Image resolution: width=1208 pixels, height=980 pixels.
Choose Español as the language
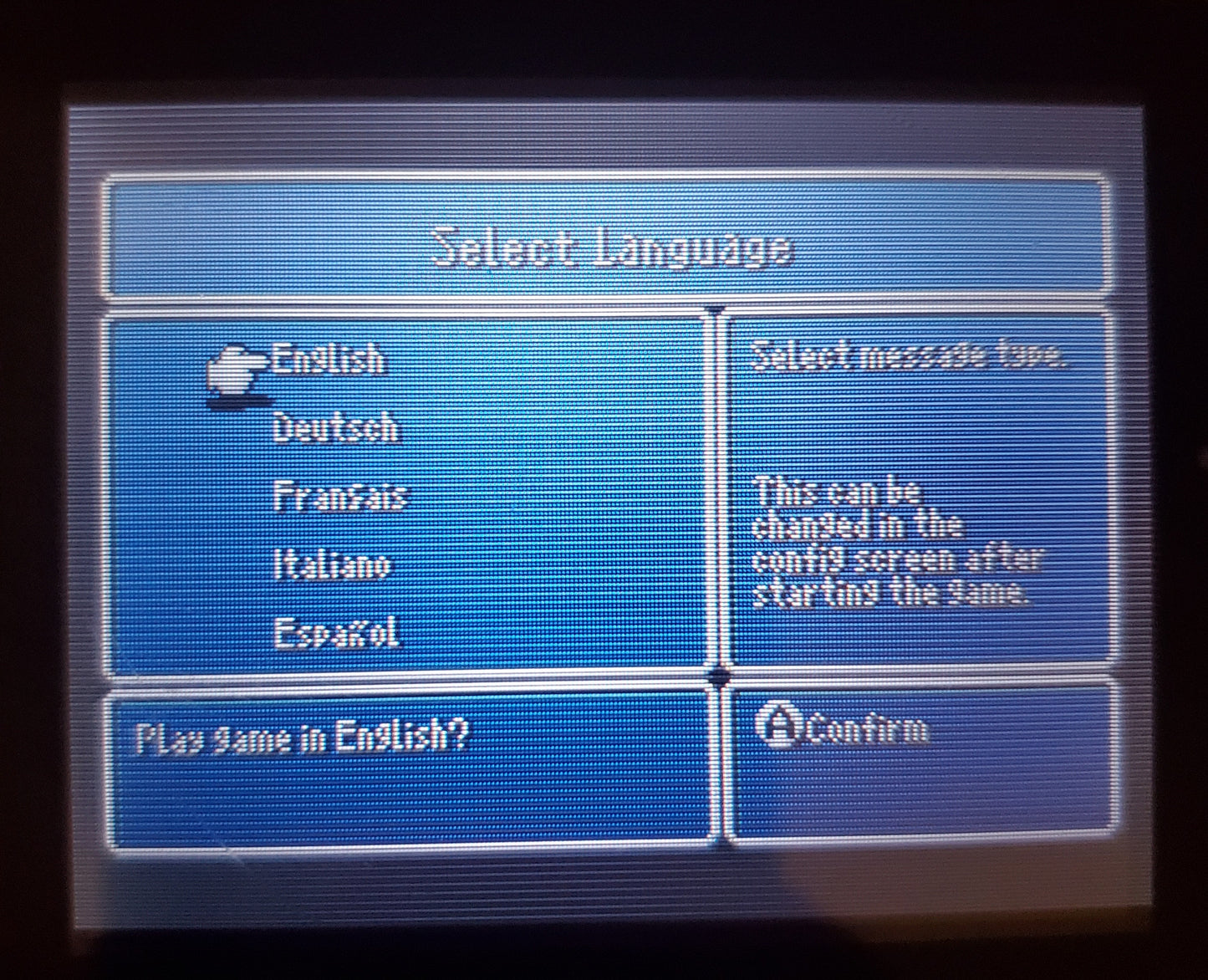(337, 633)
